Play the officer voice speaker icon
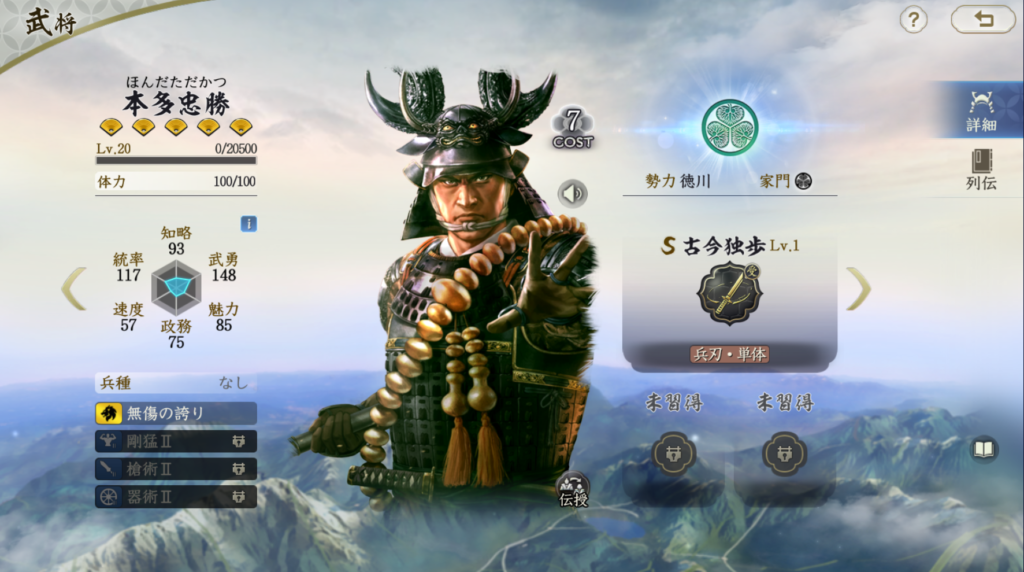The width and height of the screenshot is (1024, 572). (572, 193)
